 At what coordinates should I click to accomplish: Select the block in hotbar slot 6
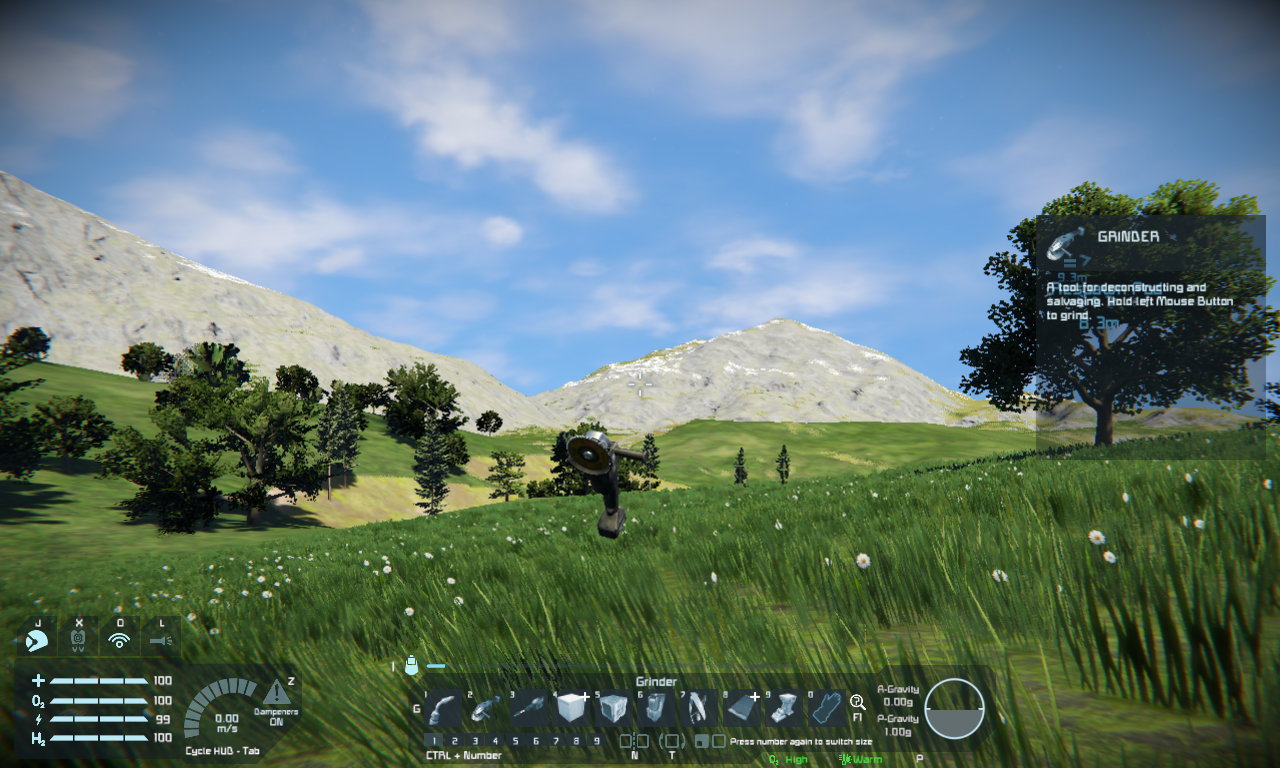coord(655,709)
